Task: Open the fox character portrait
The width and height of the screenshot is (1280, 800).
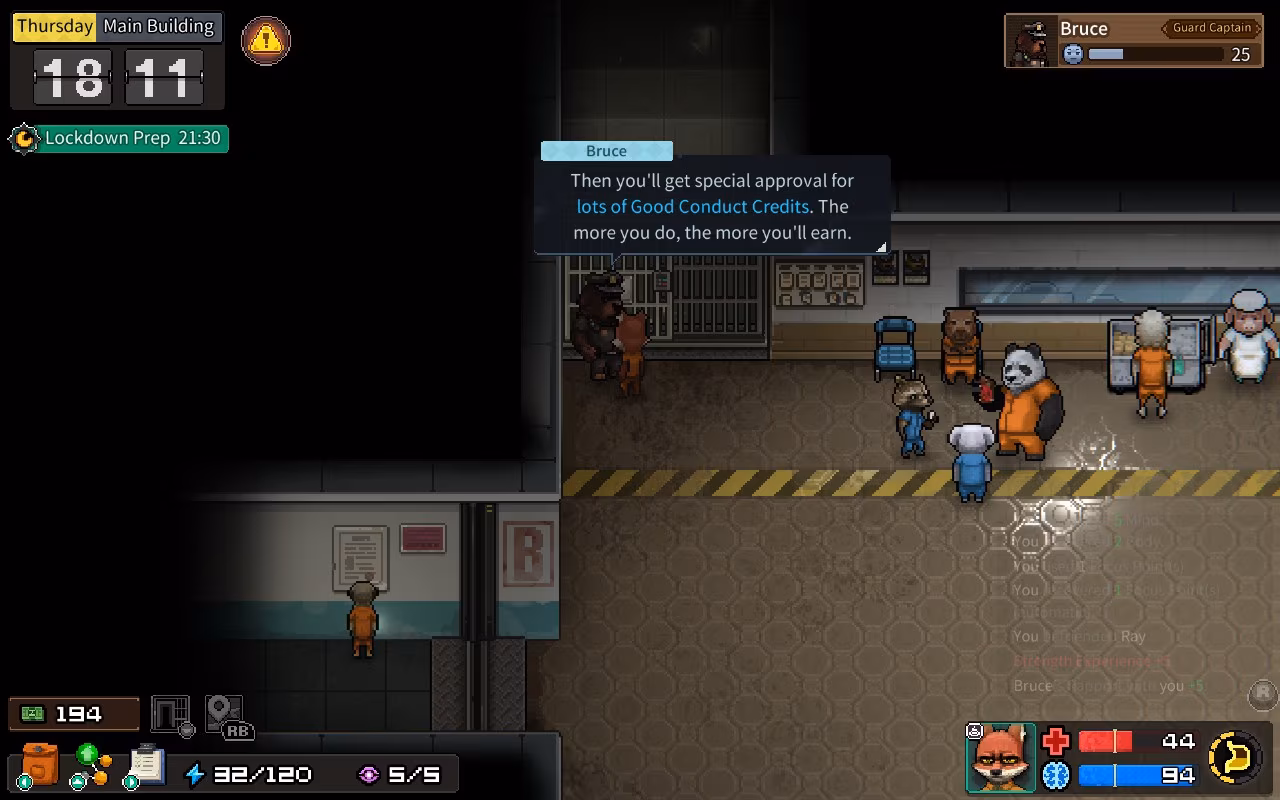Action: (x=1001, y=757)
